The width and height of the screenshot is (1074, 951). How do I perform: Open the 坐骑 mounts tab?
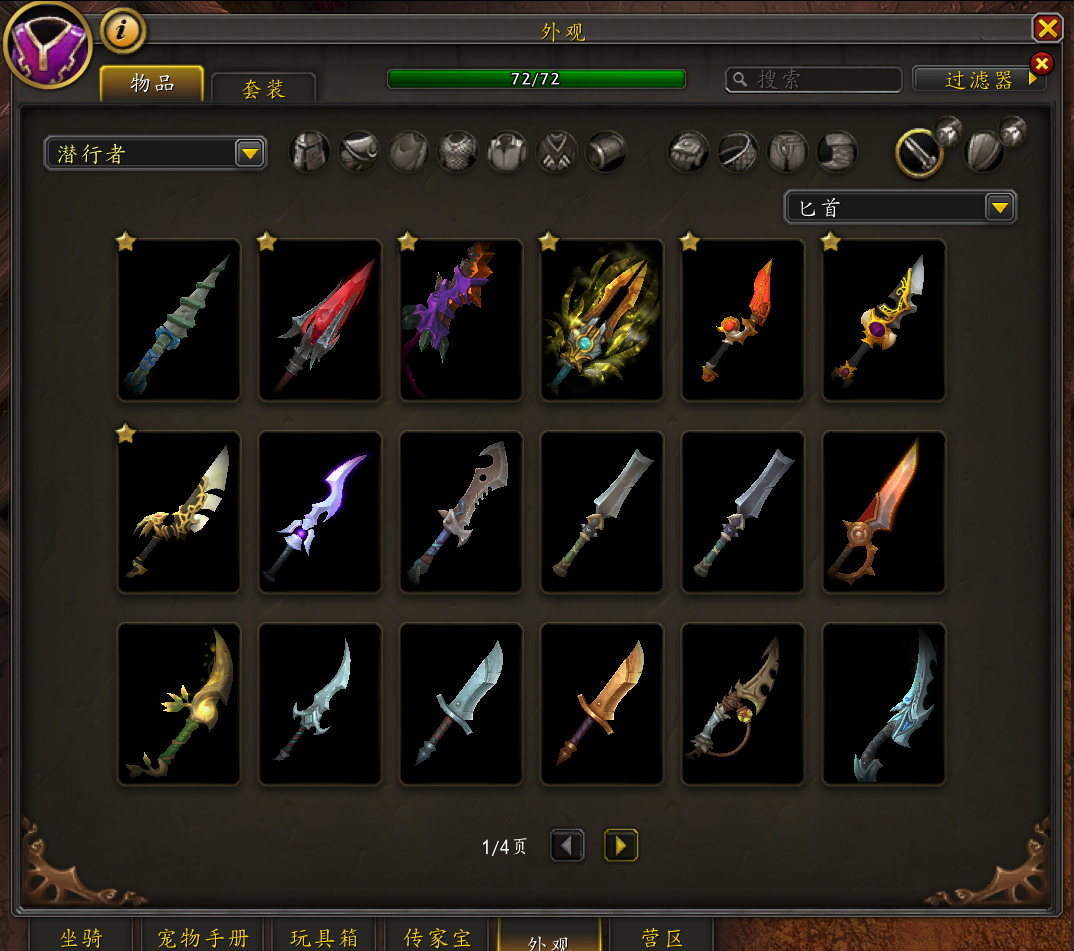point(80,938)
